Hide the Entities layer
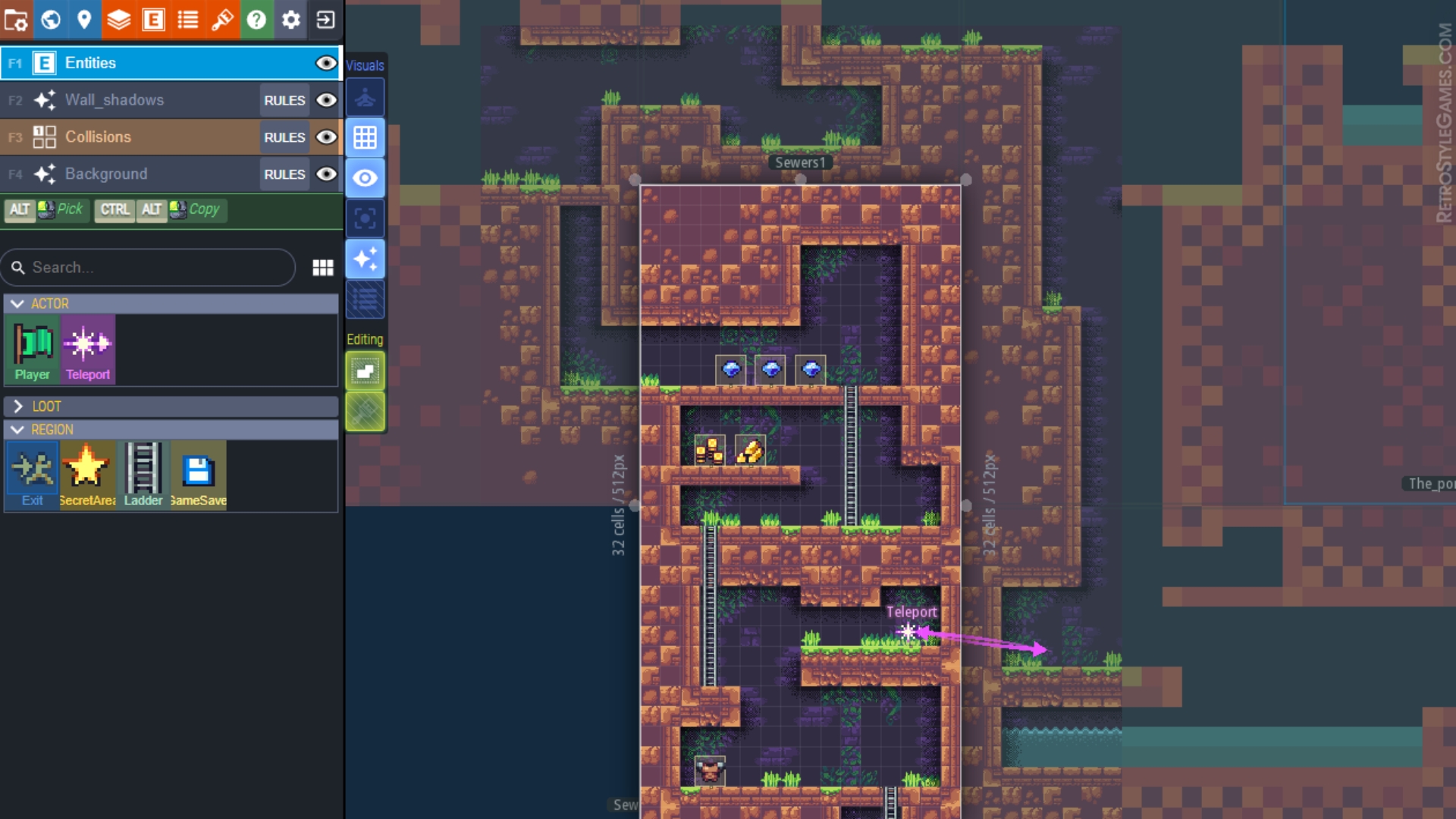Image resolution: width=1456 pixels, height=819 pixels. click(326, 63)
